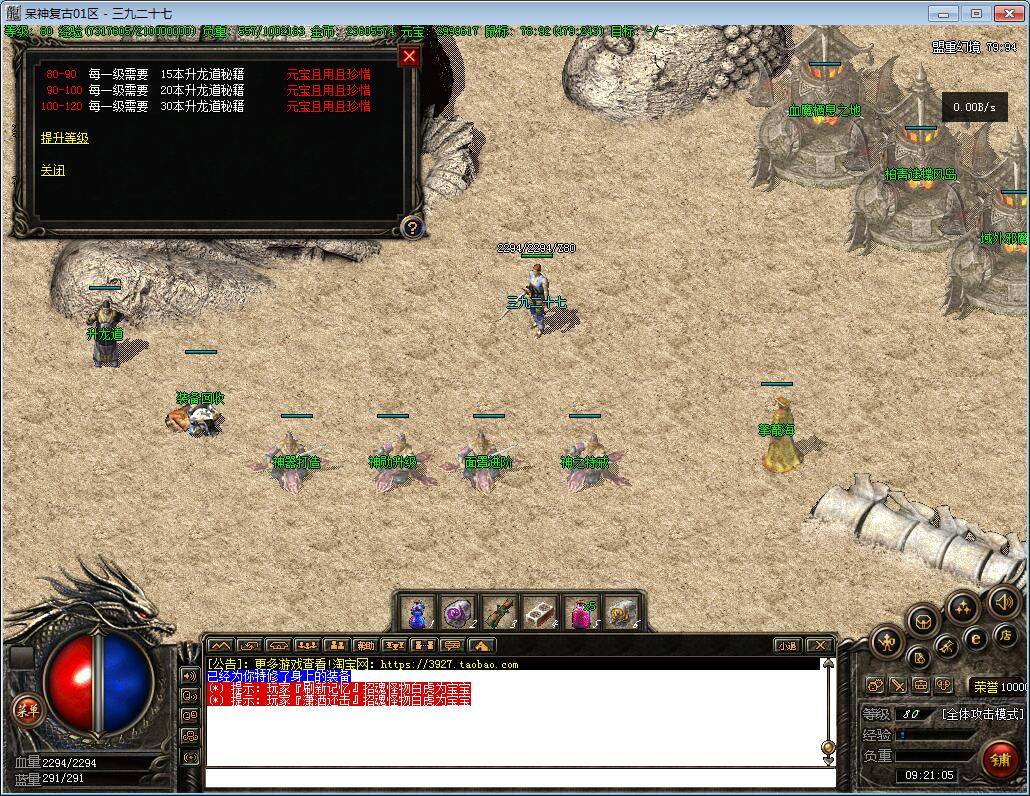
Task: Click the 小退 logout button
Action: click(788, 646)
